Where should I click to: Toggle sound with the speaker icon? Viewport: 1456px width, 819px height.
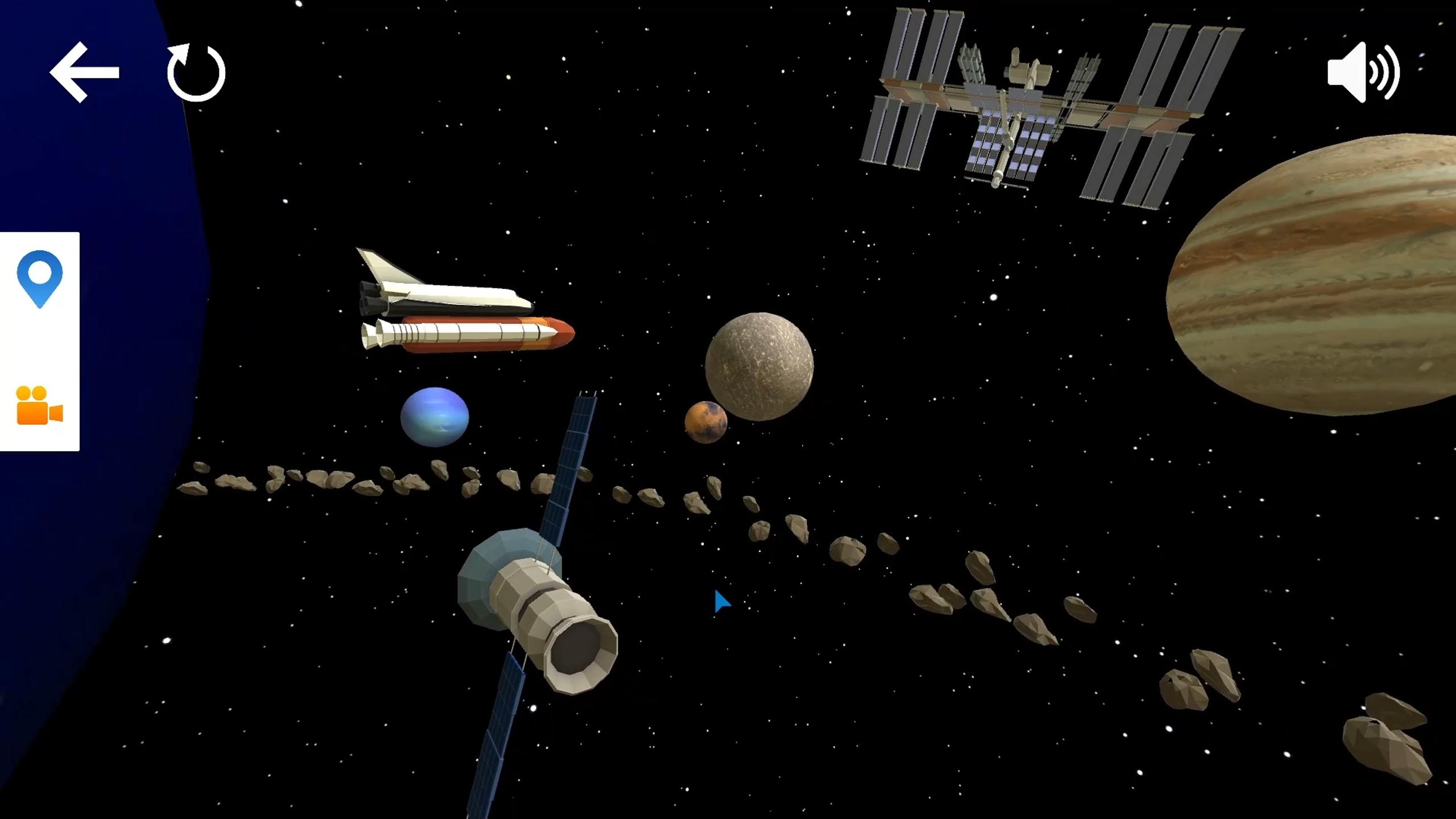coord(1363,72)
